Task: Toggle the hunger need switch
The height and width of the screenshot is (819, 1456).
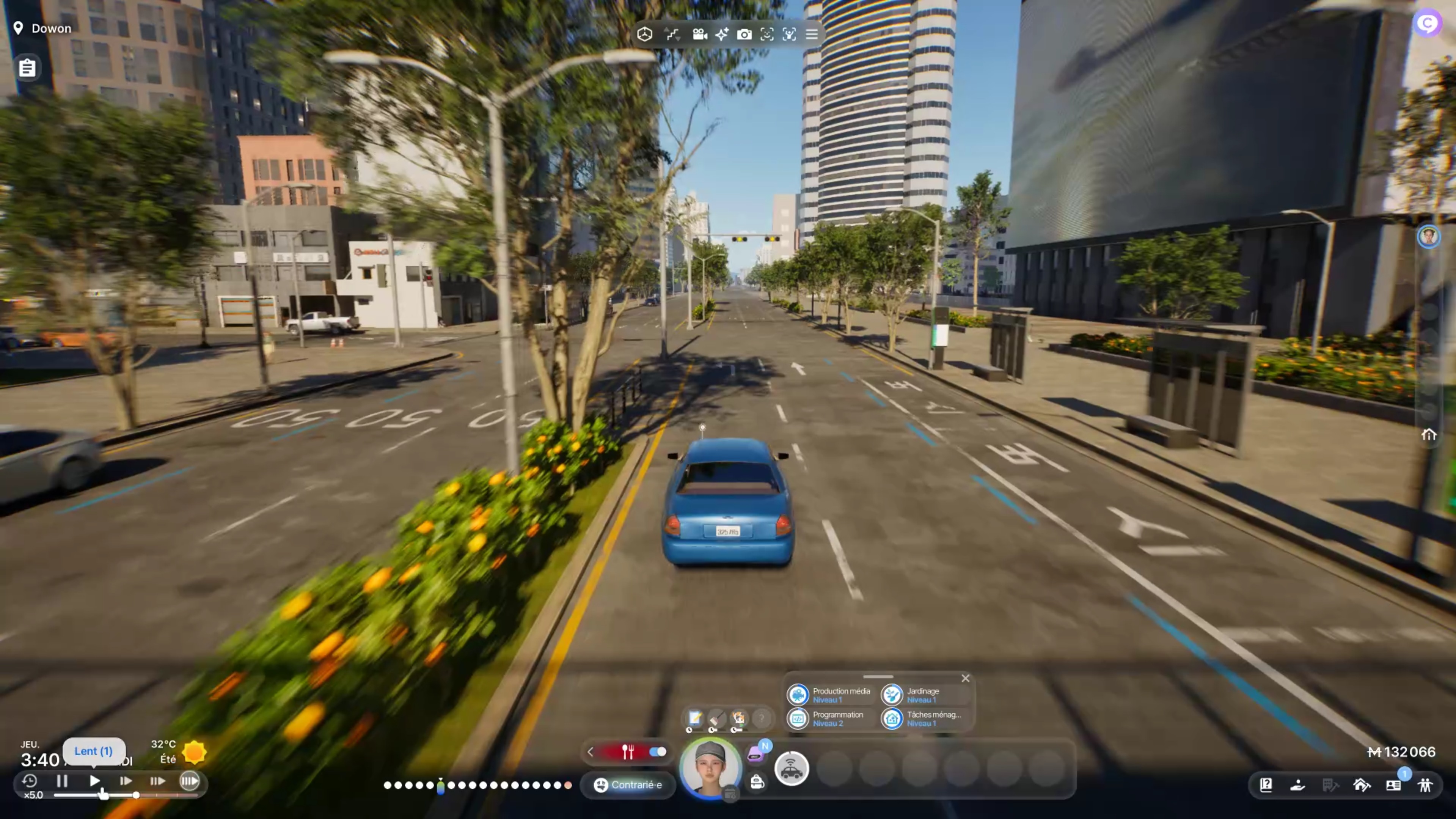Action: click(x=657, y=752)
